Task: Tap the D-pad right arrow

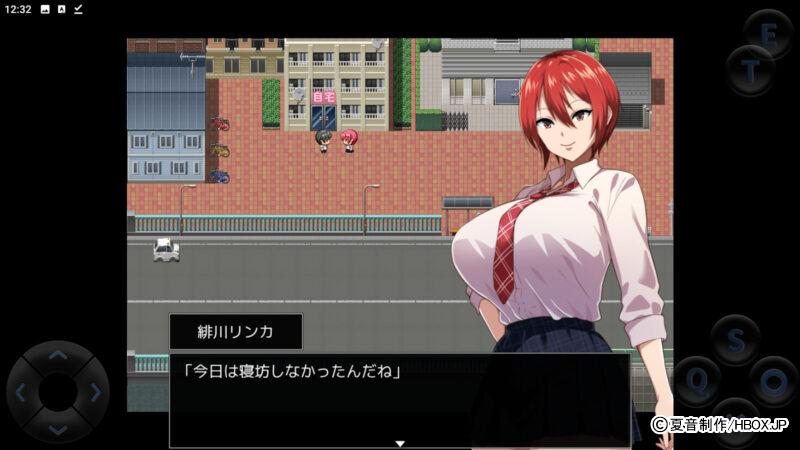Action: click(x=94, y=392)
